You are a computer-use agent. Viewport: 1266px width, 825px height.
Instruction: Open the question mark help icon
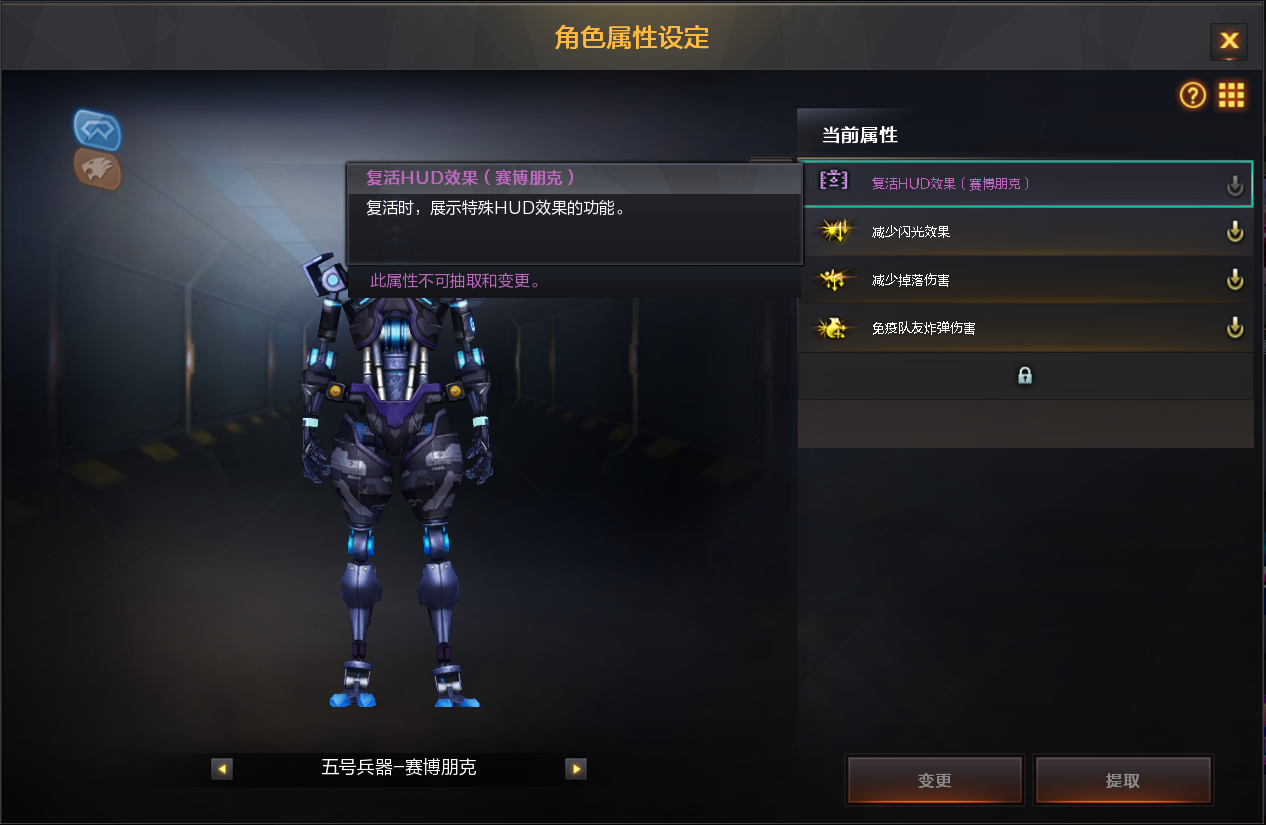[1193, 95]
